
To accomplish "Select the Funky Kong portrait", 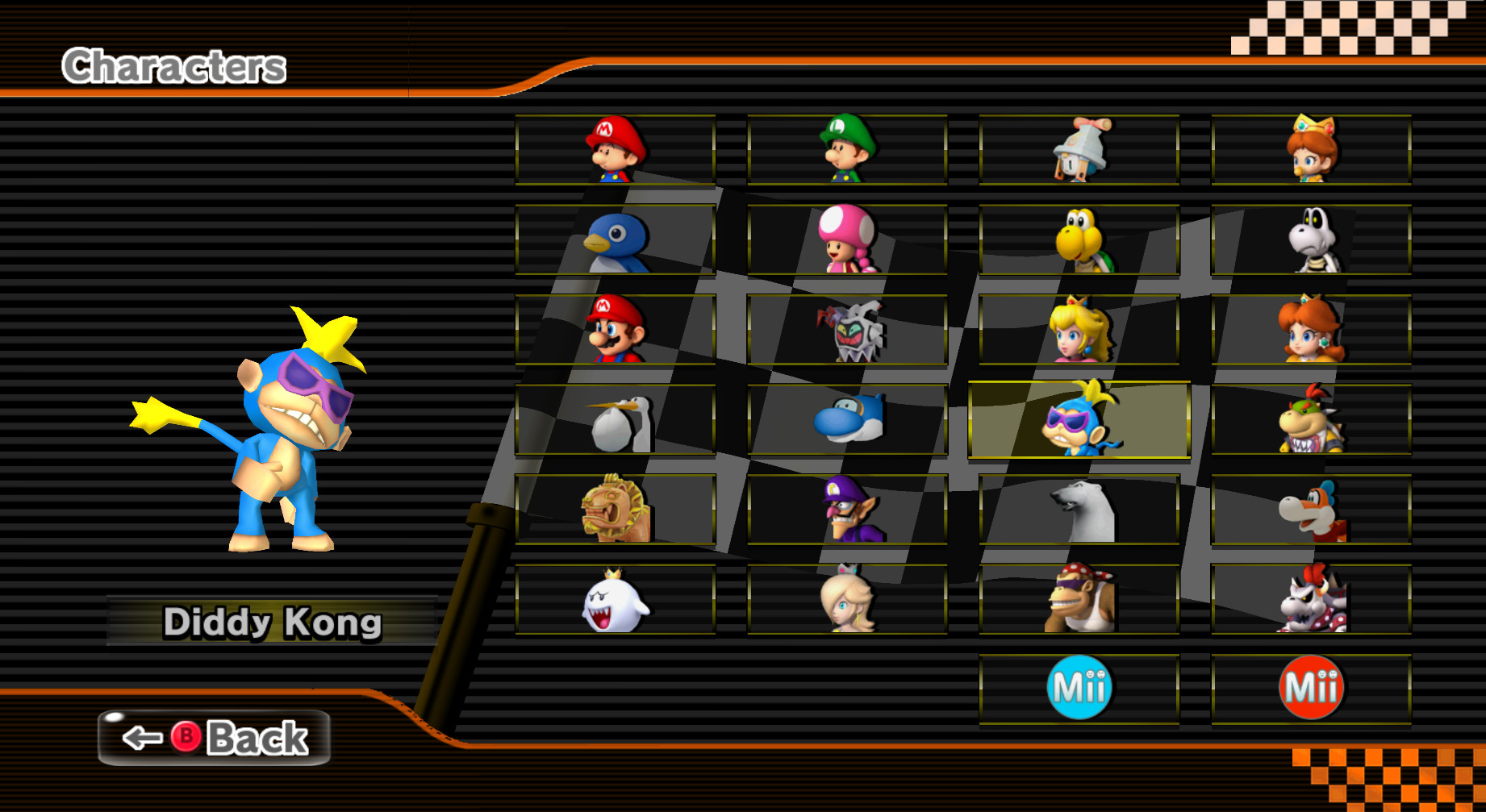I will (x=1079, y=605).
